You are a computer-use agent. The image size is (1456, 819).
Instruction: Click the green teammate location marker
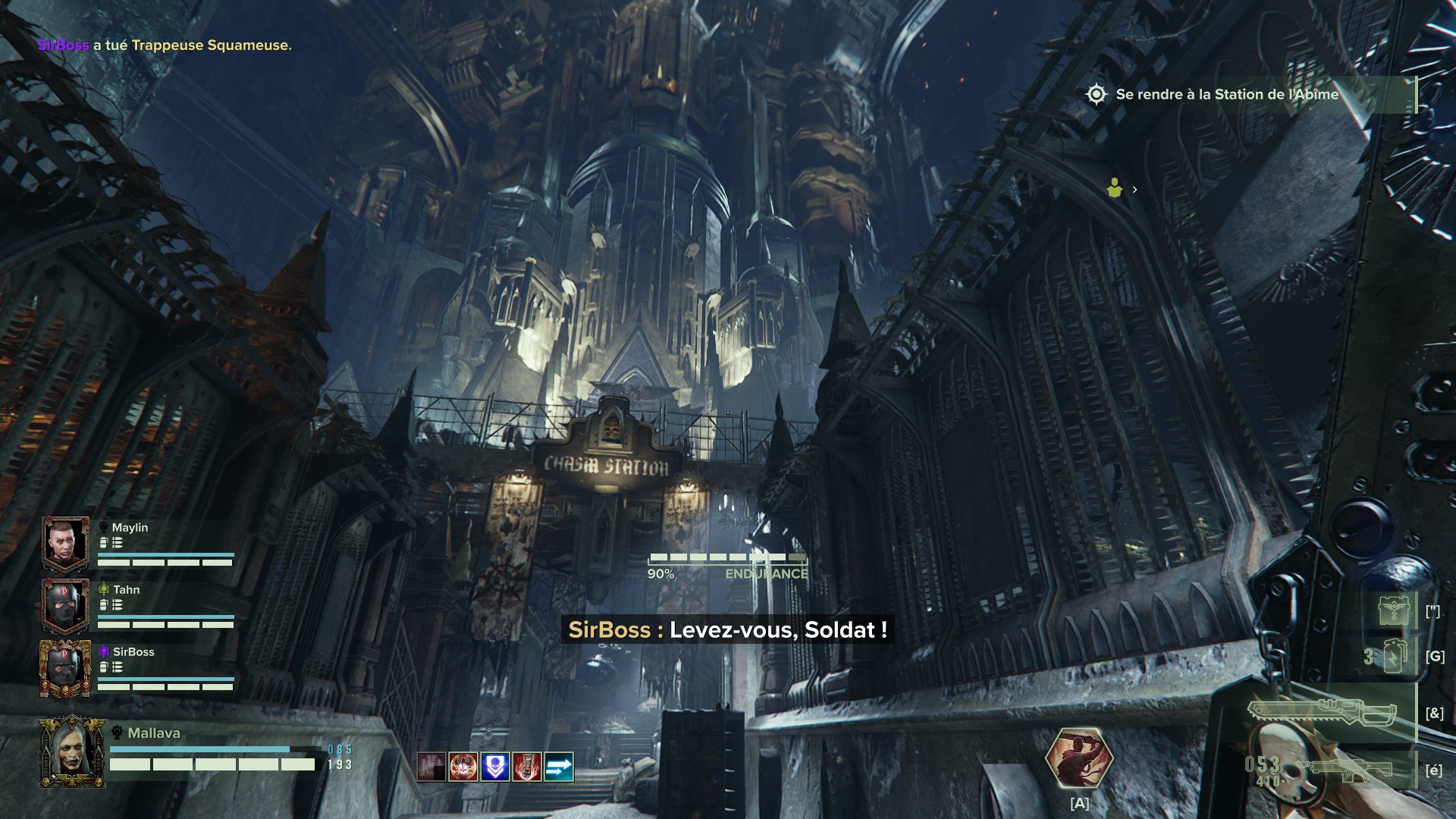point(1114,188)
